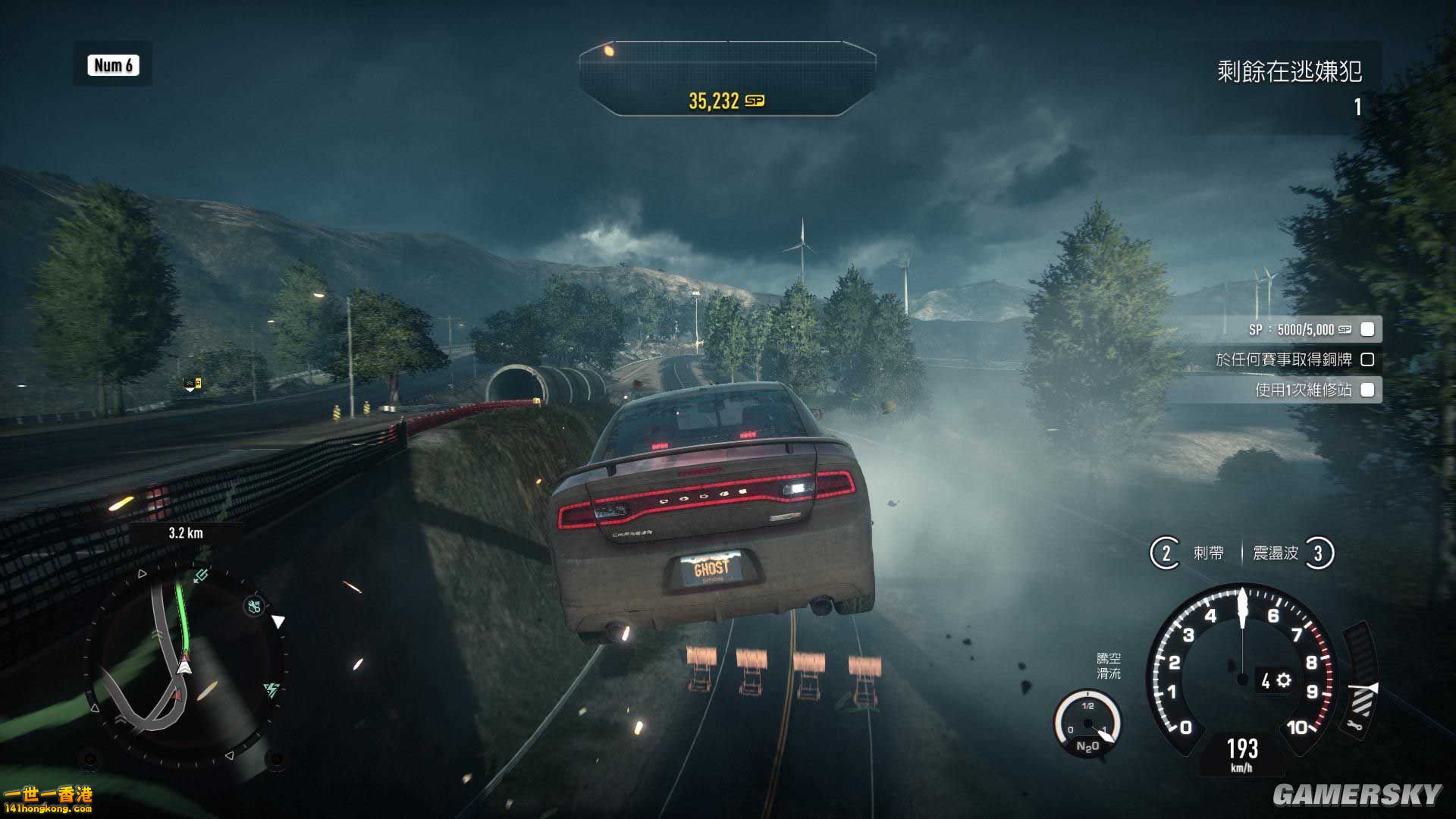
Task: Mark the 使用1次維修站 objective checkbox
Action: click(1367, 390)
